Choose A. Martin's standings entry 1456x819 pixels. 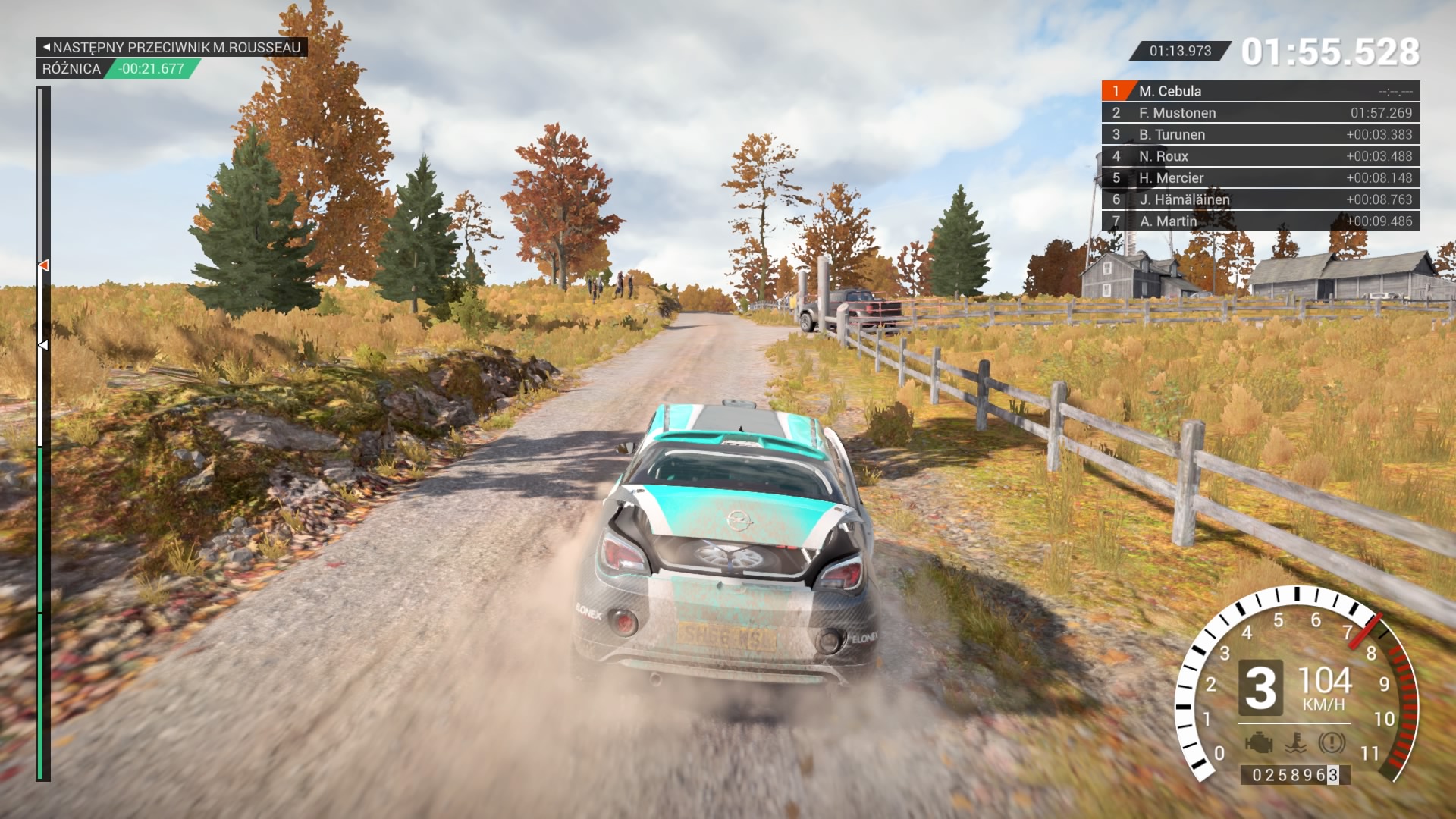click(1260, 221)
